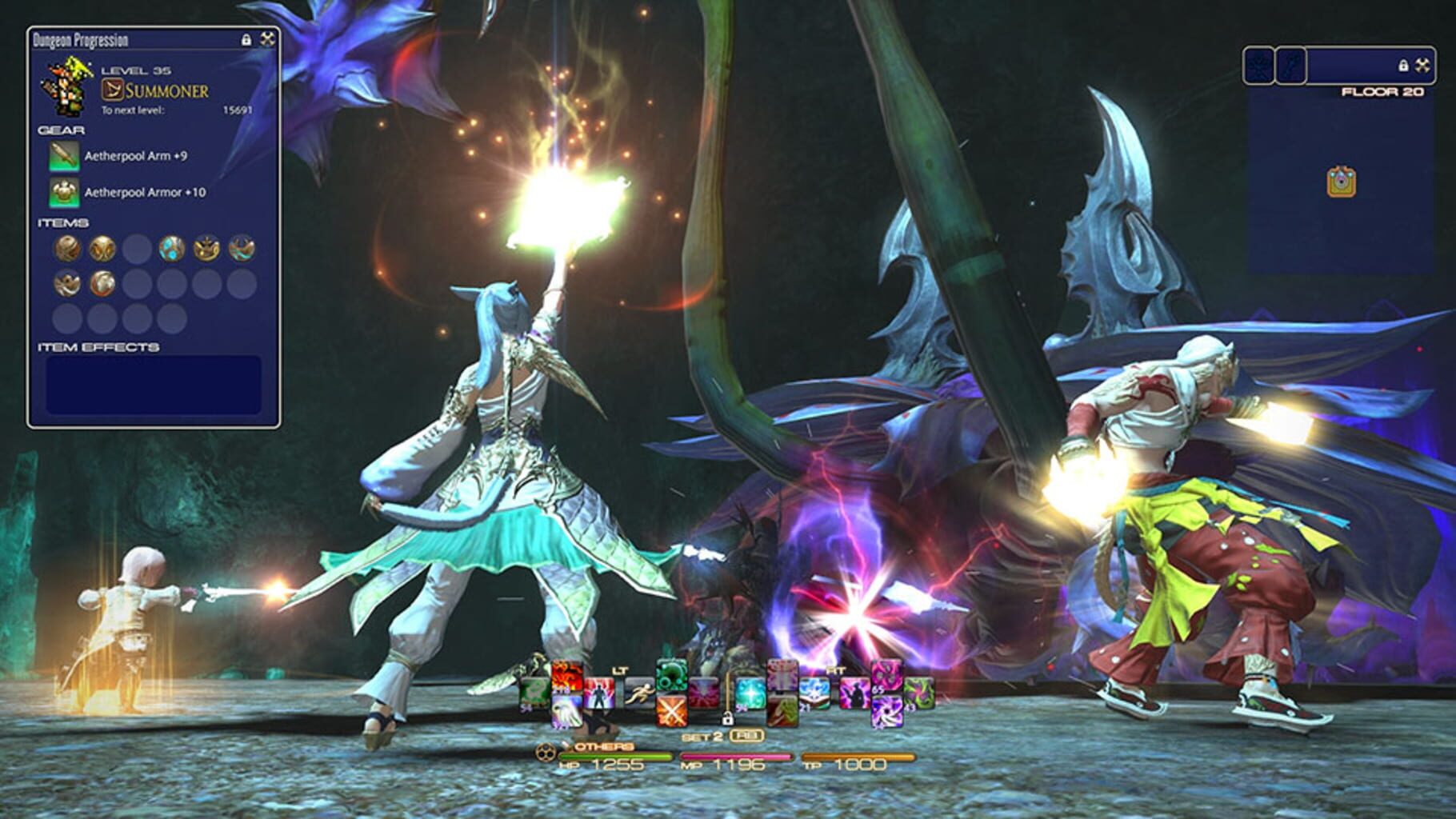The image size is (1456, 819).
Task: Toggle the padlock icon on the minimap bar
Action: click(x=1404, y=65)
